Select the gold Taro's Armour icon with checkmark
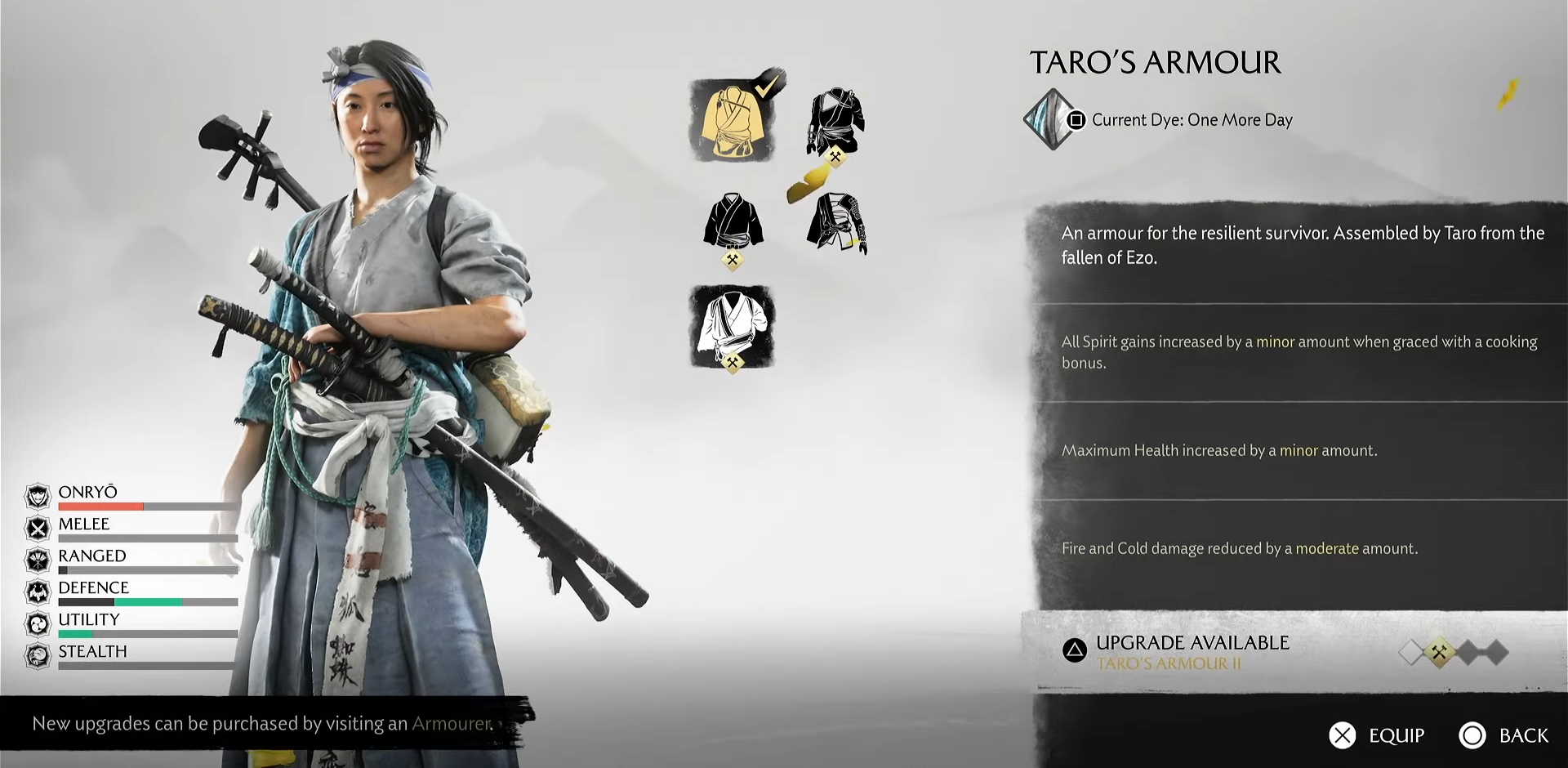Image resolution: width=1568 pixels, height=768 pixels. click(733, 121)
